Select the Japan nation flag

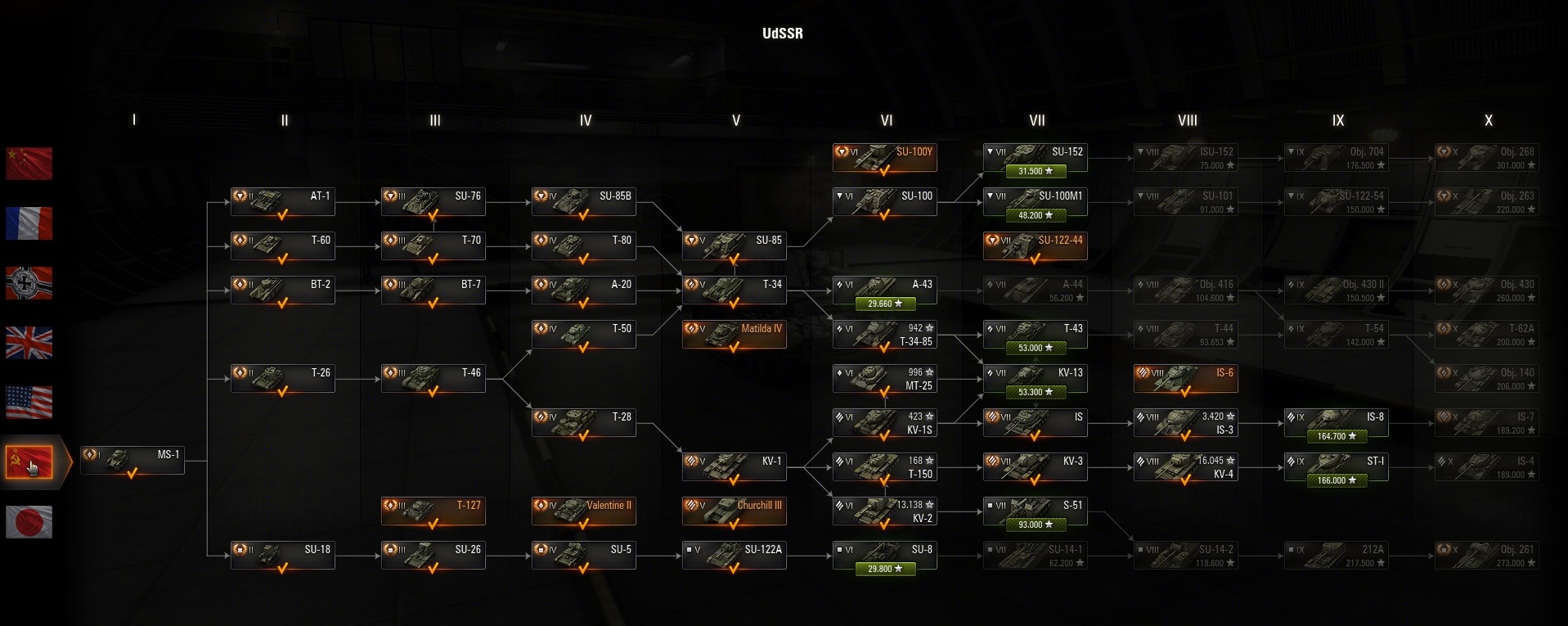[x=29, y=522]
